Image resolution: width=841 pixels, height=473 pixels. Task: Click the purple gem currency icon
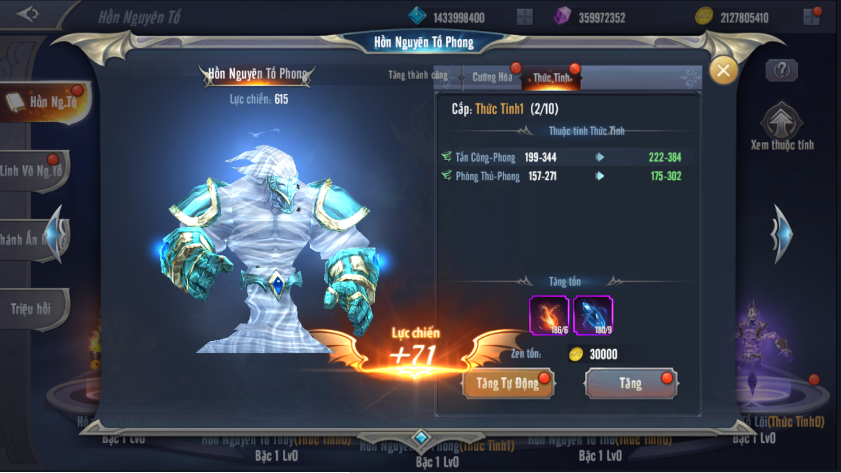(562, 17)
